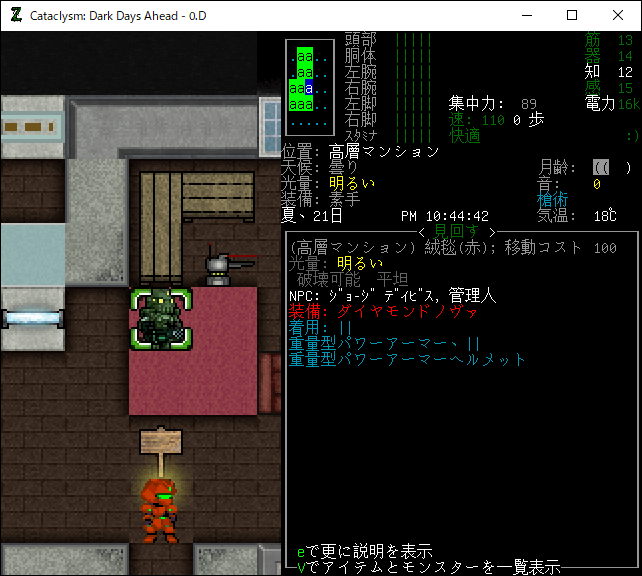Image resolution: width=642 pixels, height=576 pixels.
Task: Select the NPC inside the green look cursor
Action: [x=160, y=318]
